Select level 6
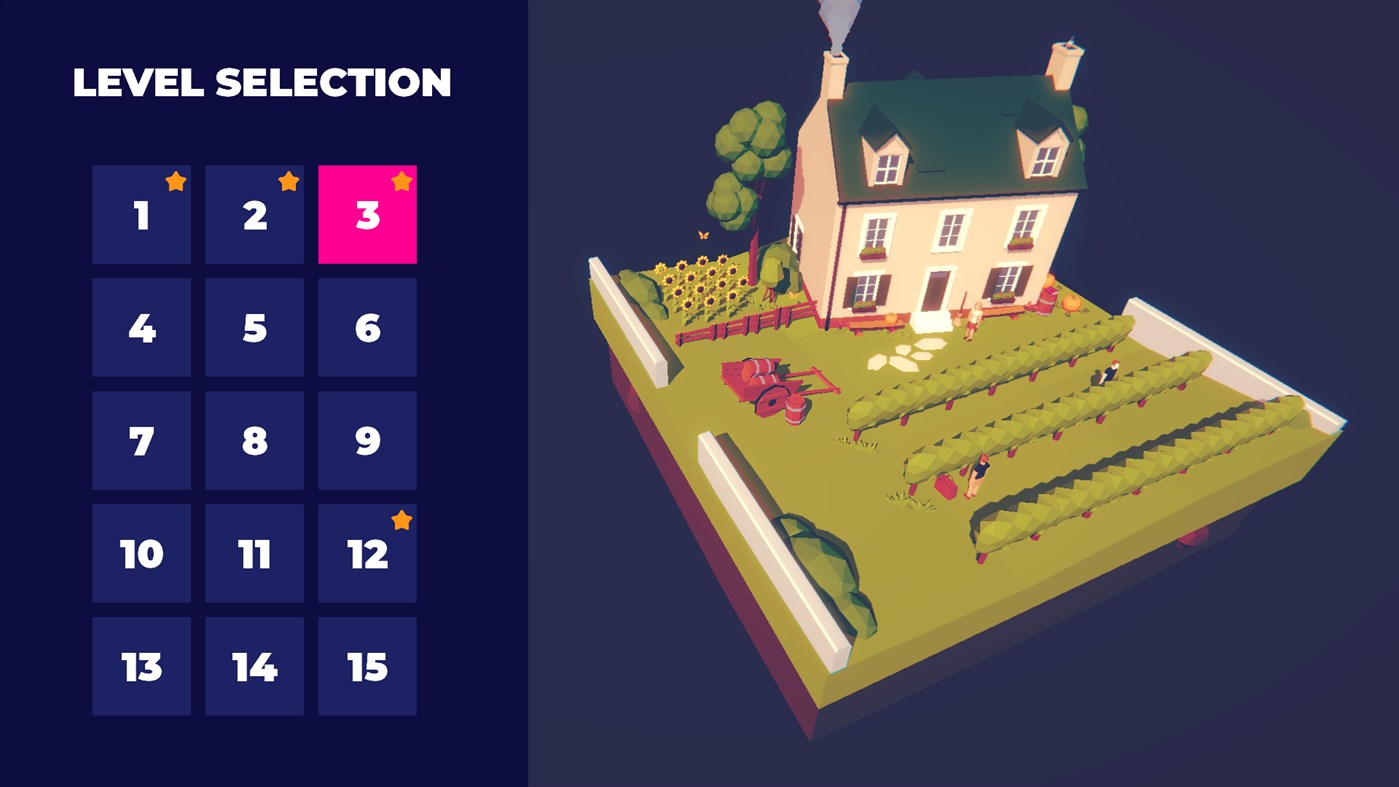The width and height of the screenshot is (1399, 787). (x=367, y=326)
